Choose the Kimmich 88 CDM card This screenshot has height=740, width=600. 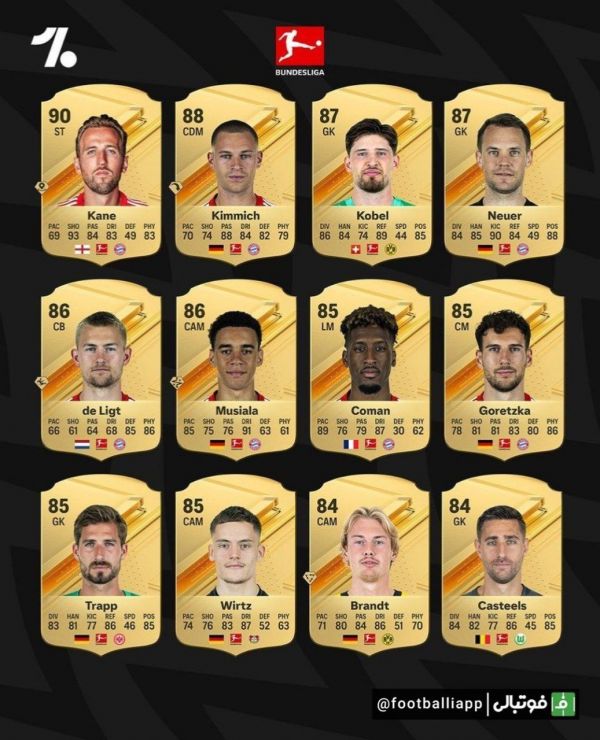click(234, 175)
